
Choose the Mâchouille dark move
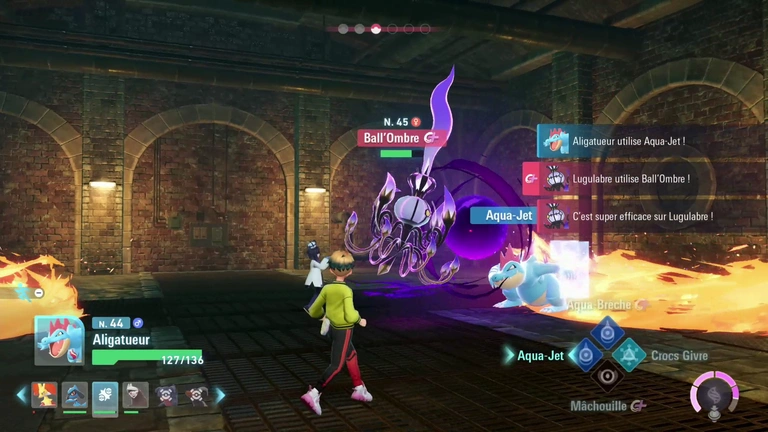[x=606, y=377]
